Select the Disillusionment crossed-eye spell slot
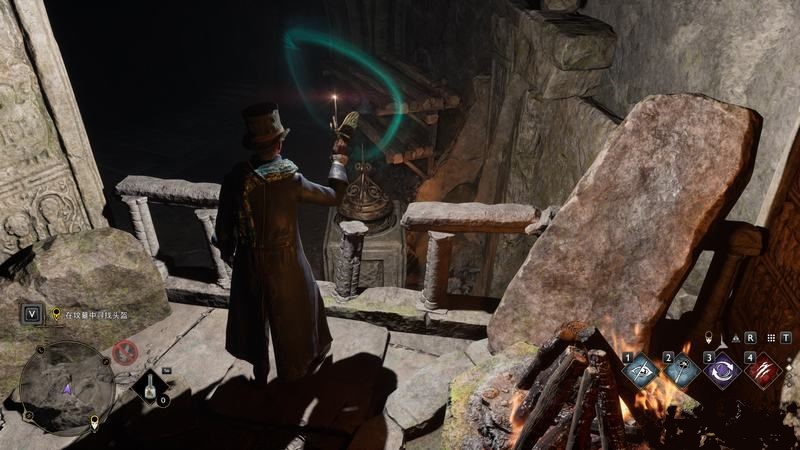This screenshot has height=450, width=800. click(640, 371)
